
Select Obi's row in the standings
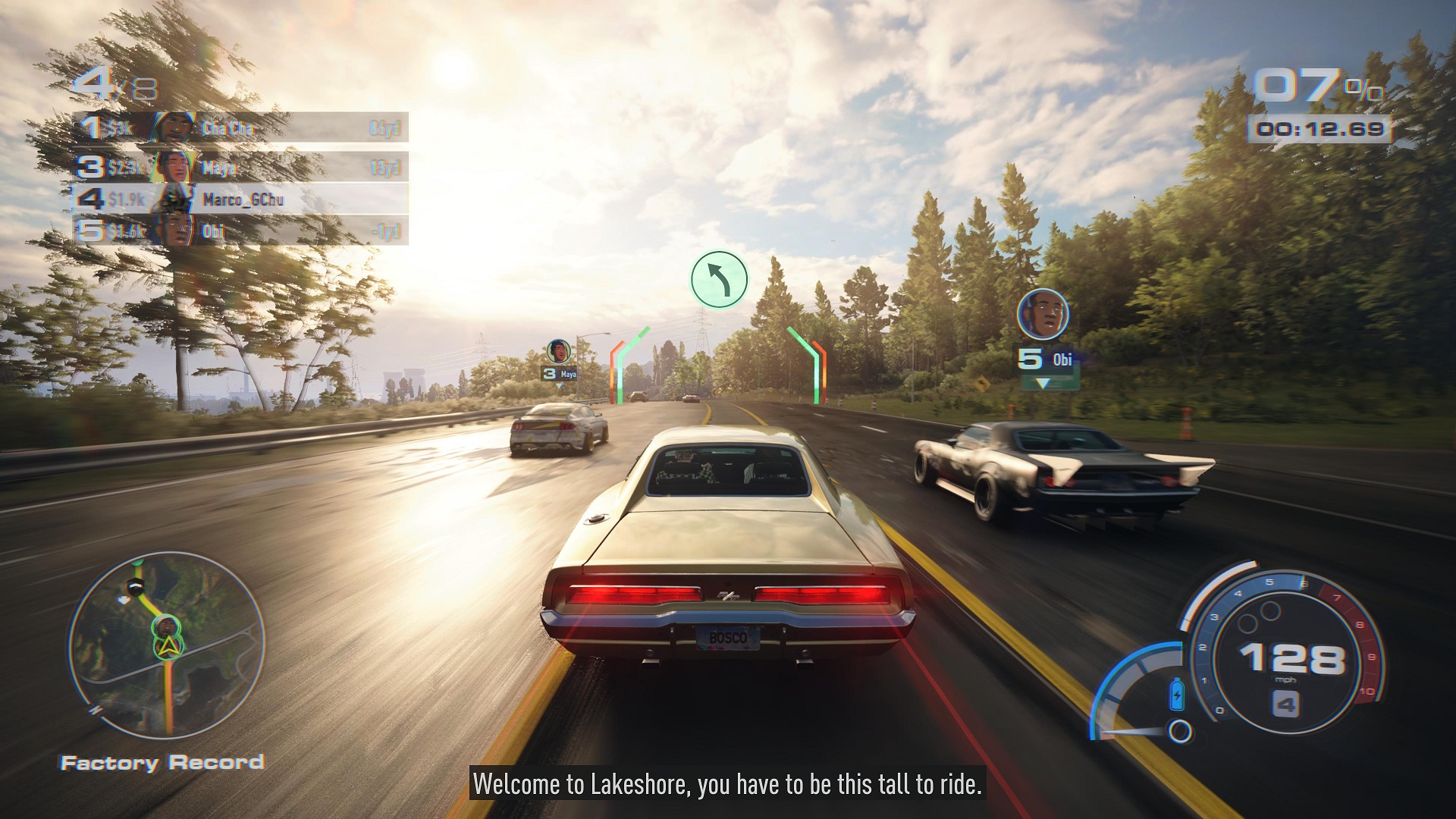[241, 231]
